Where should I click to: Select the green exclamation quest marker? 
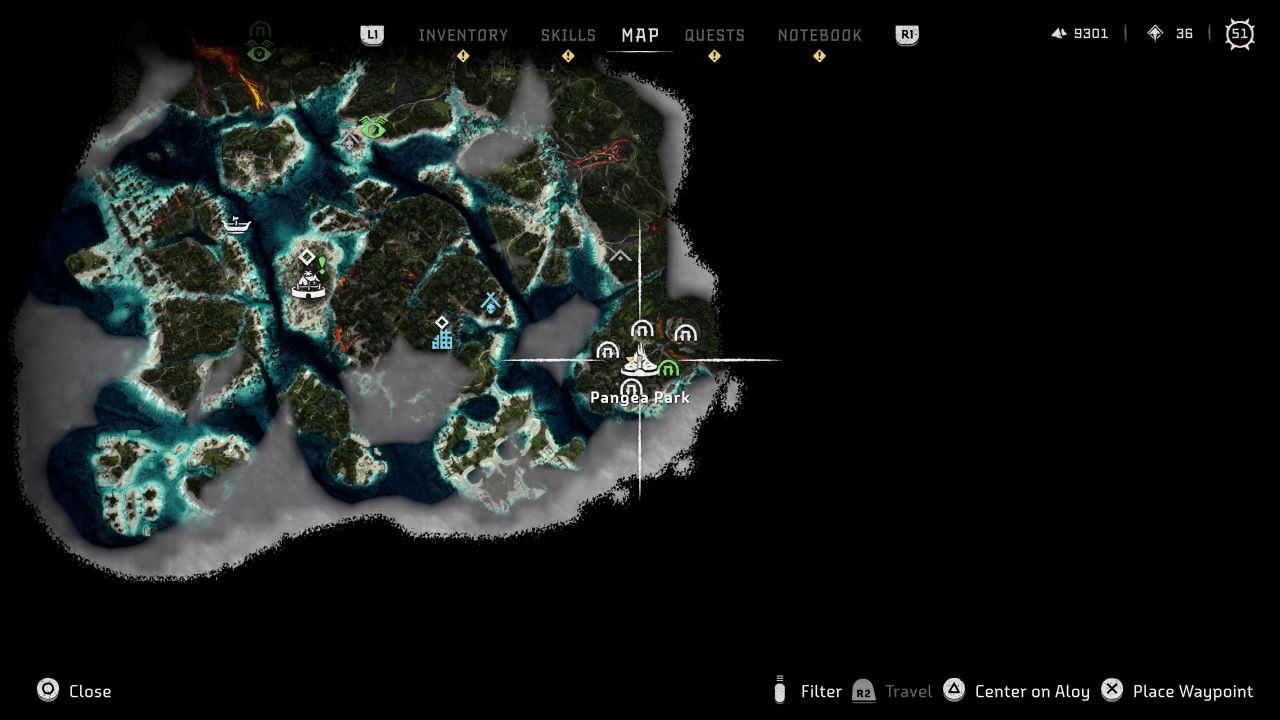322,264
